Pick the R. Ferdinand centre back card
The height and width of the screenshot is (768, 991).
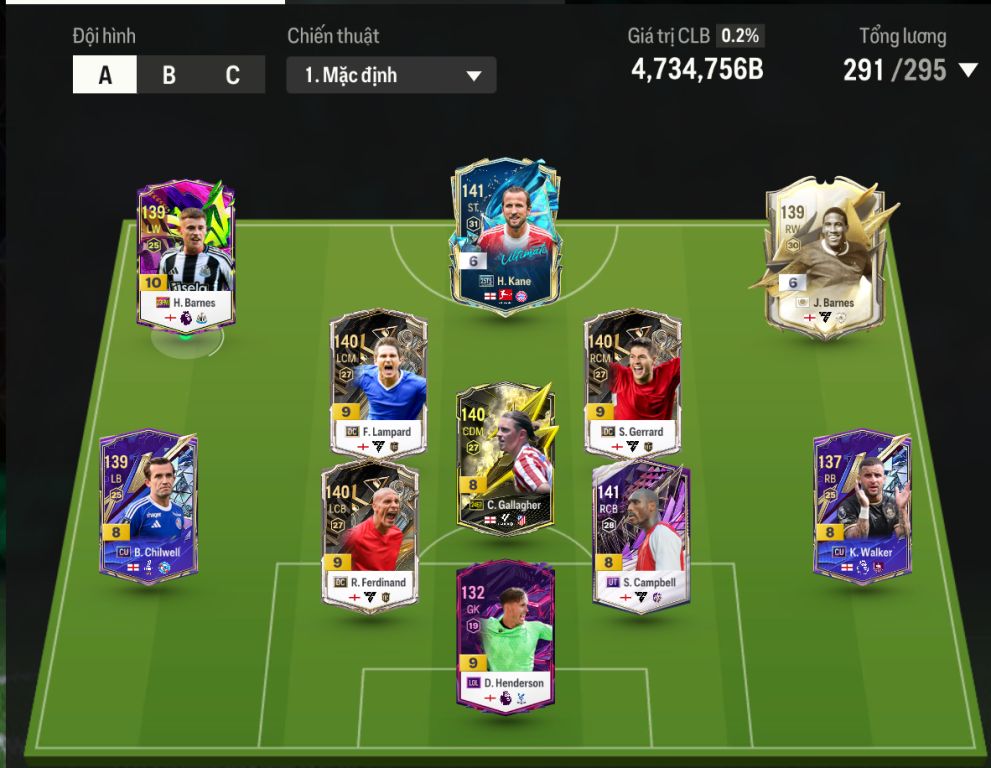370,533
